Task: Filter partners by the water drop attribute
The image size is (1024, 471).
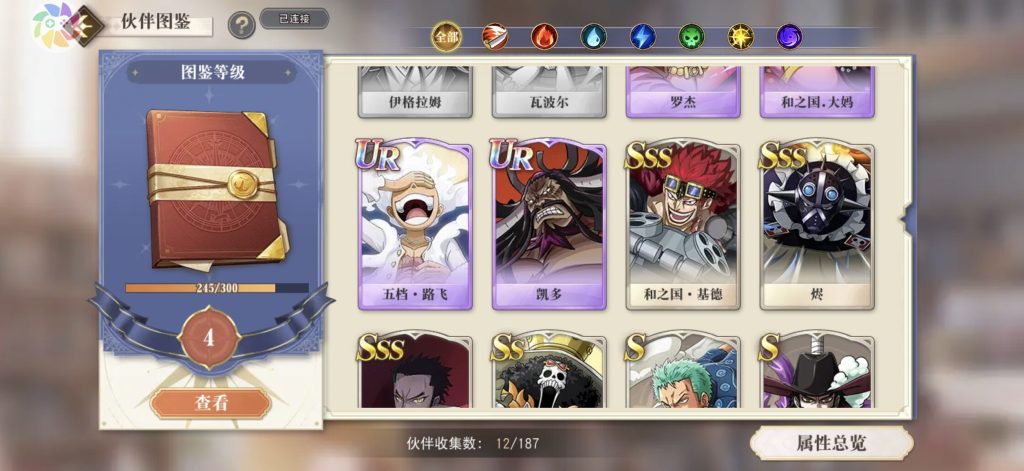Action: pos(593,37)
